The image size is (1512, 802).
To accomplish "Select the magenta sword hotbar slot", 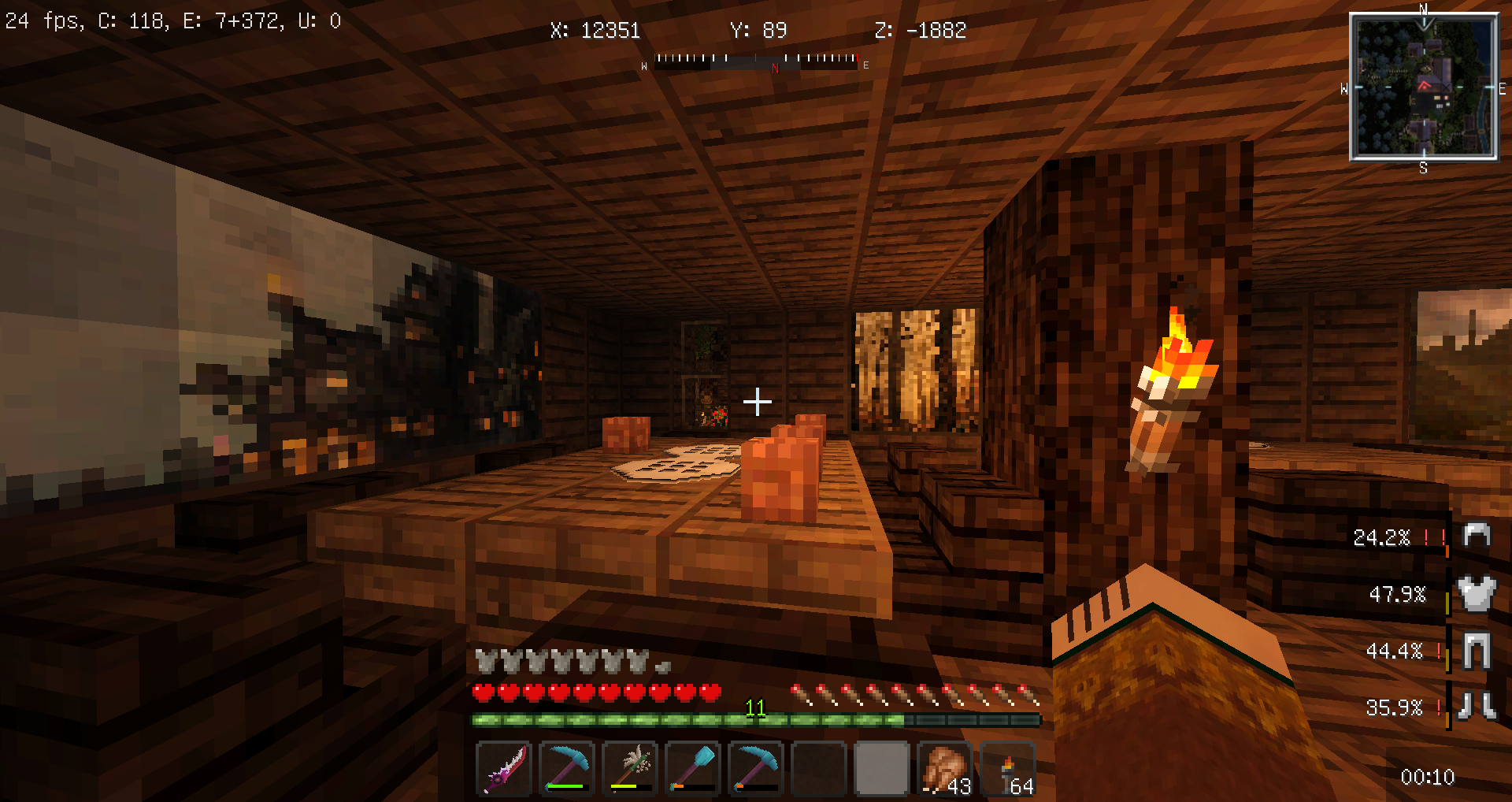I will click(505, 768).
